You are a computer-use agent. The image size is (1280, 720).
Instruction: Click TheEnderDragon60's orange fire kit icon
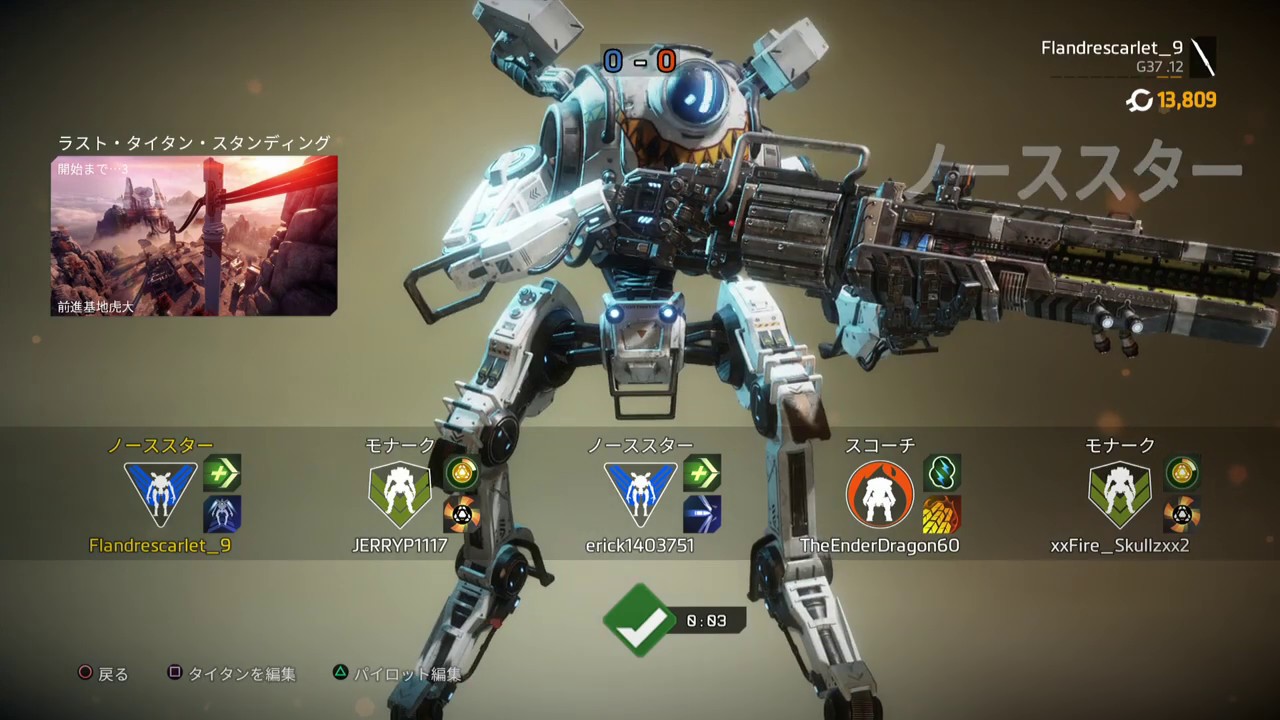(942, 514)
